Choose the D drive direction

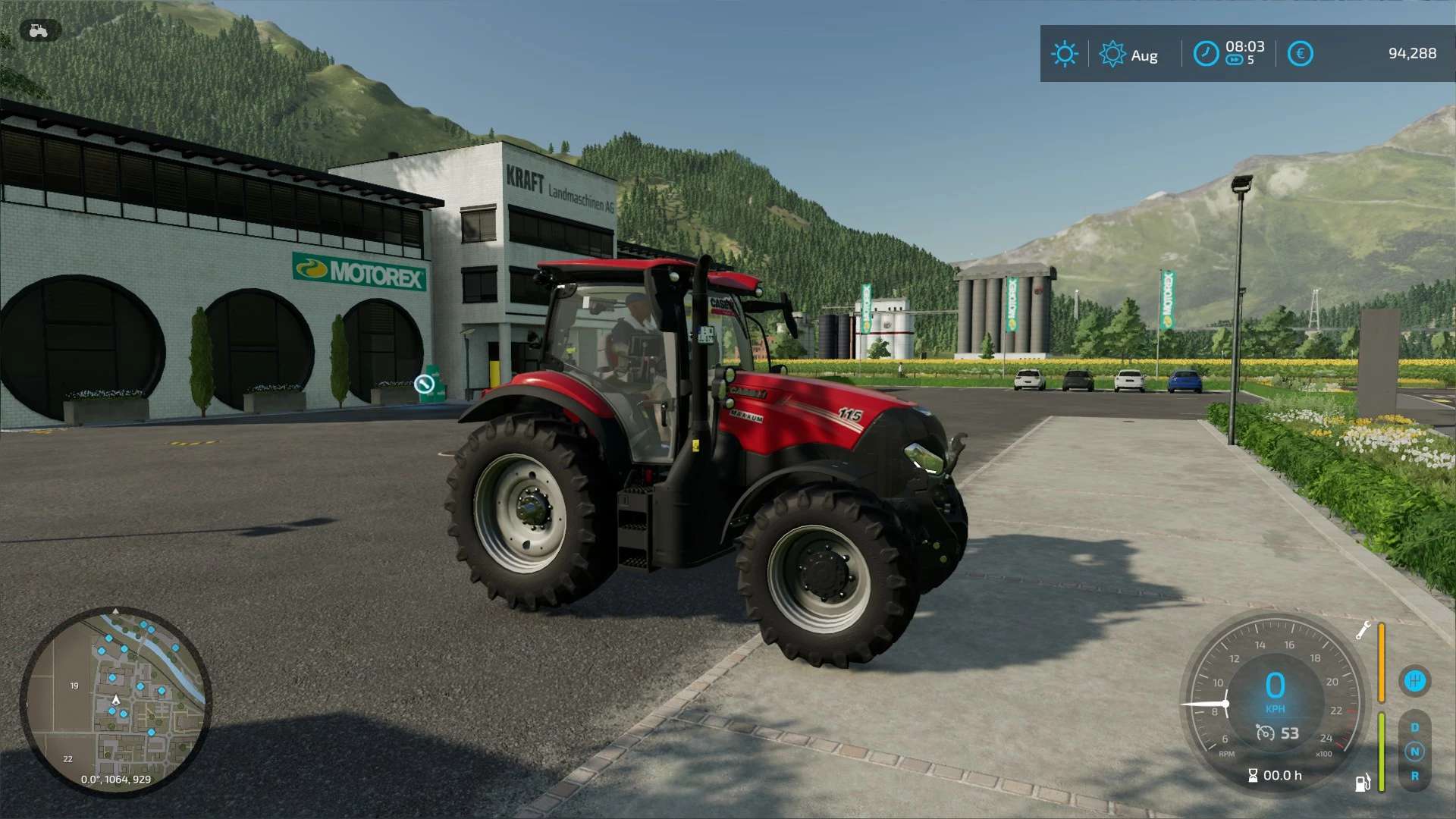point(1414,727)
